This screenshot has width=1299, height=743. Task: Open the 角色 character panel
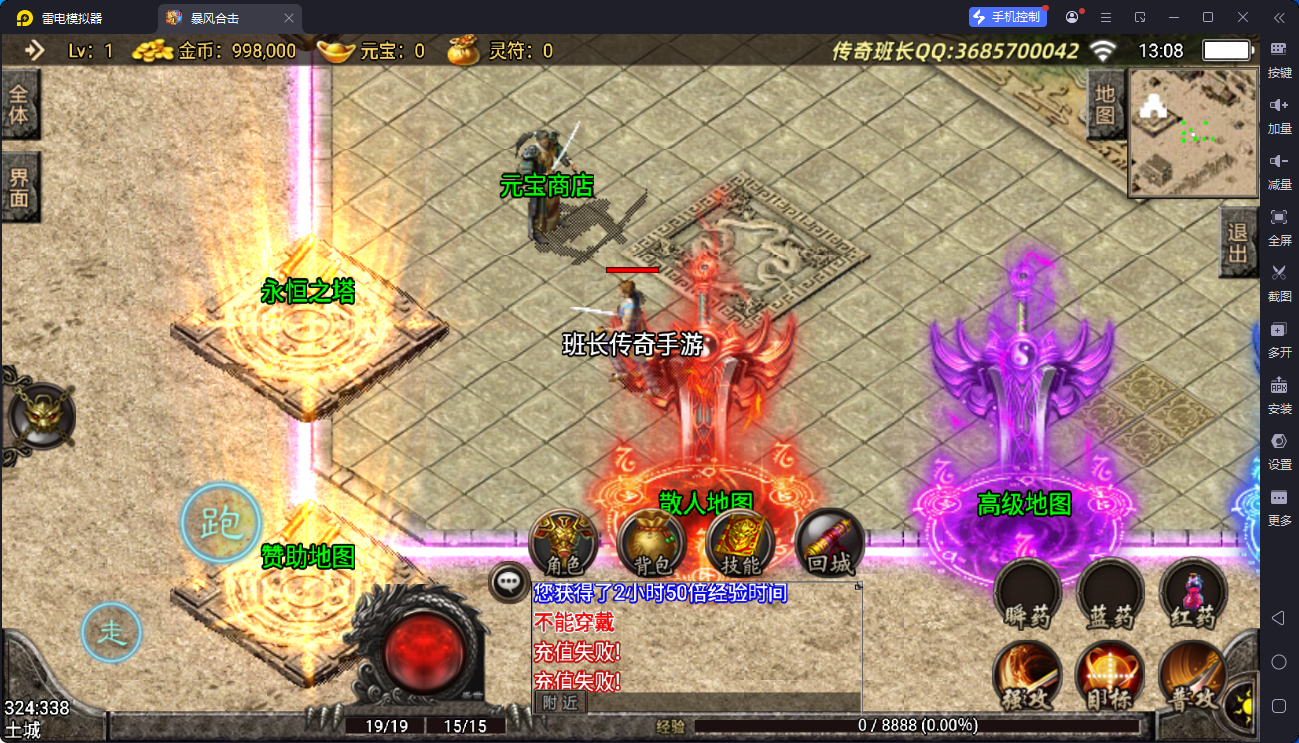pyautogui.click(x=562, y=543)
